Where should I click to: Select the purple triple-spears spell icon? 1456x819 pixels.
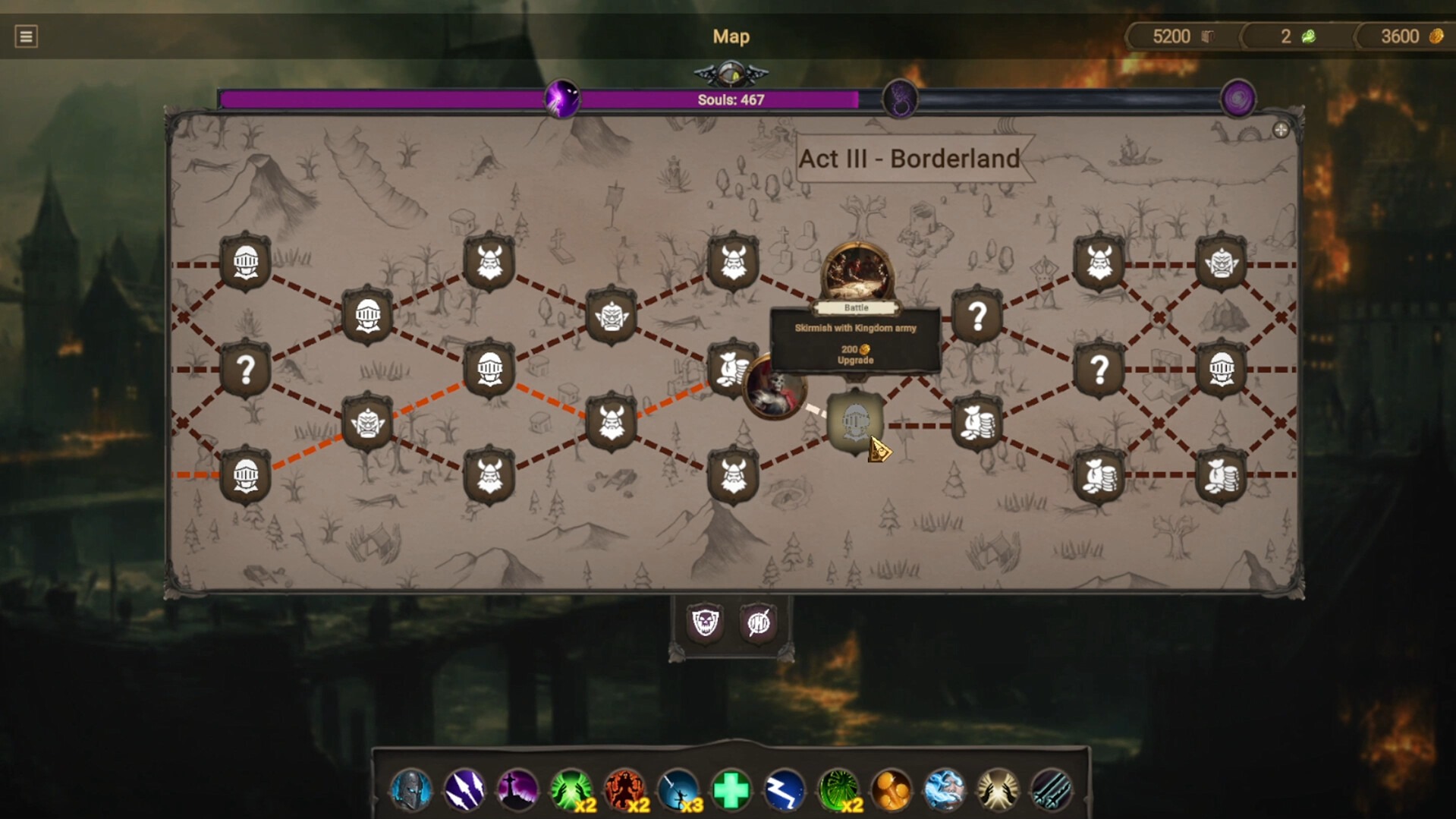tap(464, 789)
